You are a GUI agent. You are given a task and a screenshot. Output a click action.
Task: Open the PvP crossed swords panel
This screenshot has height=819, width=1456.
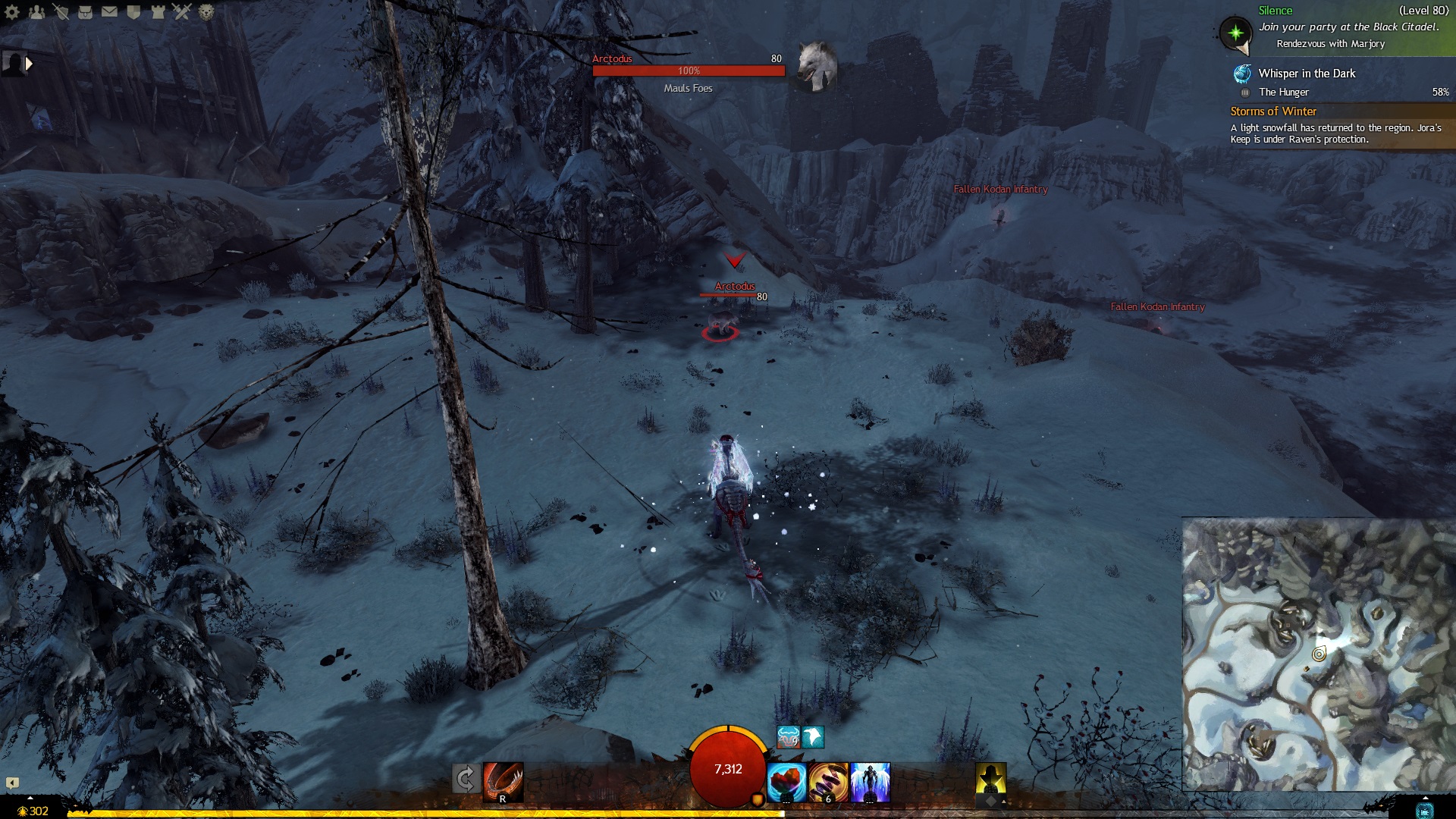coord(182,11)
